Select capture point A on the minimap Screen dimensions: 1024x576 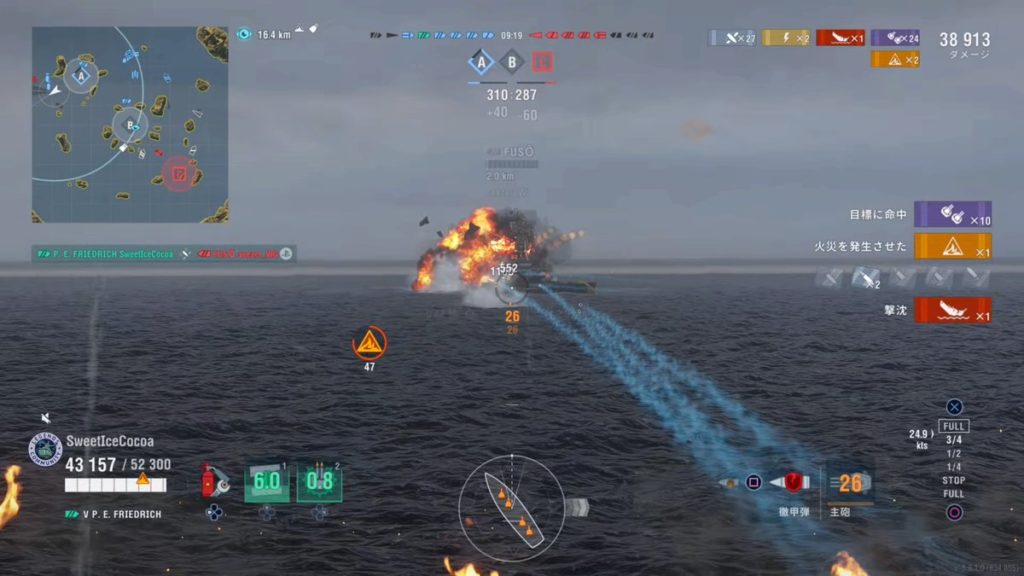pyautogui.click(x=83, y=73)
